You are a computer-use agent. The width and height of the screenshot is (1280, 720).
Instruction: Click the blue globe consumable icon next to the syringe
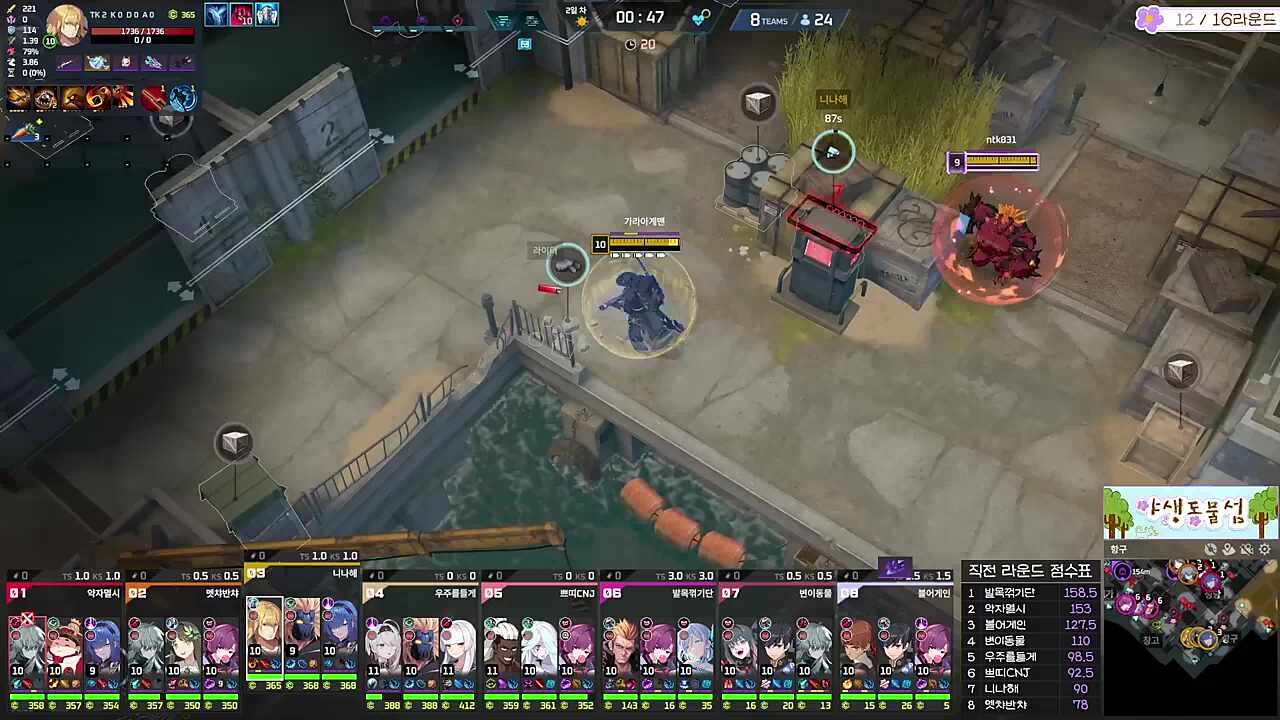point(182,96)
